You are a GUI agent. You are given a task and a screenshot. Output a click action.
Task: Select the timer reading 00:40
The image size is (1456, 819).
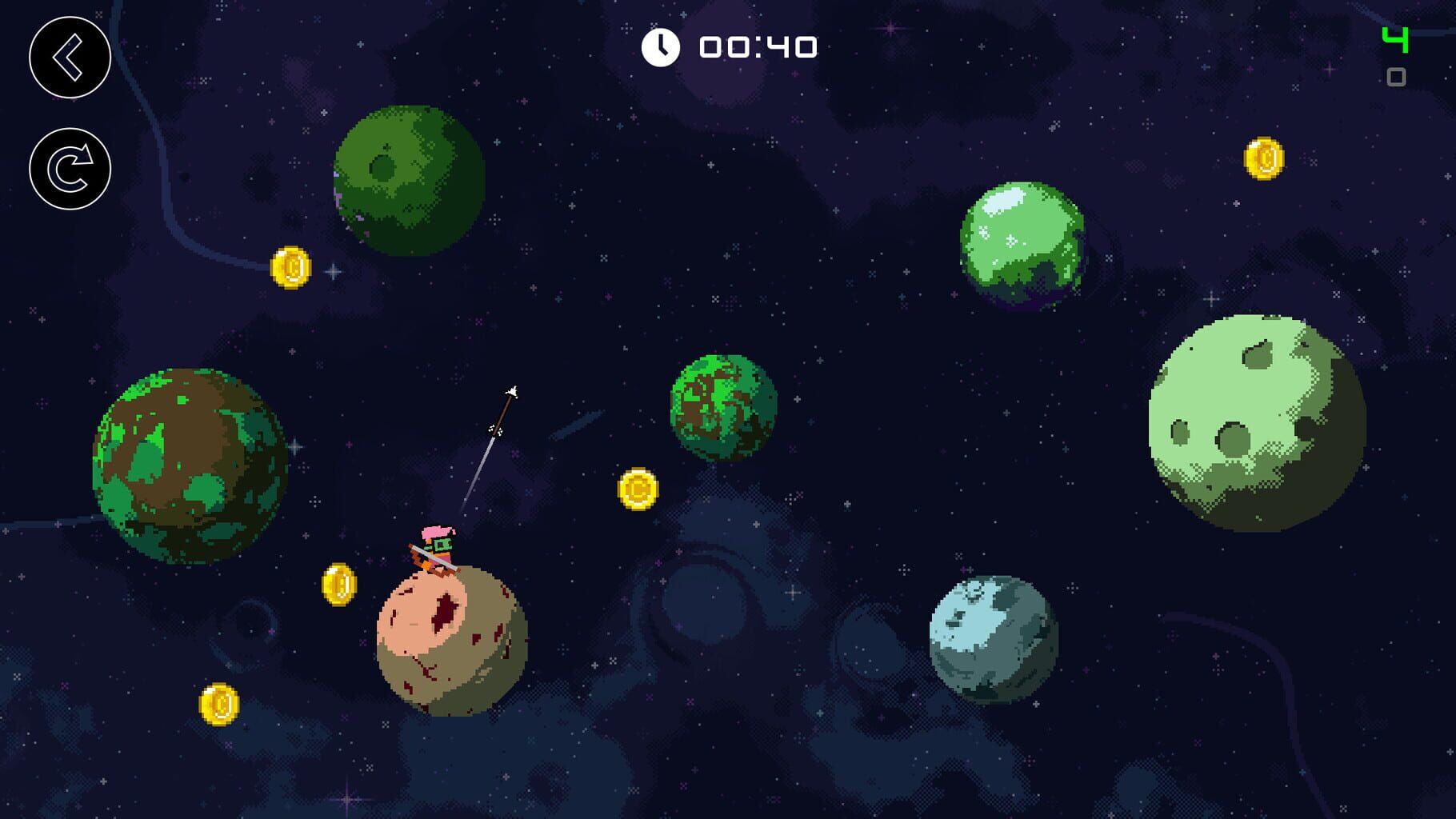(x=757, y=46)
